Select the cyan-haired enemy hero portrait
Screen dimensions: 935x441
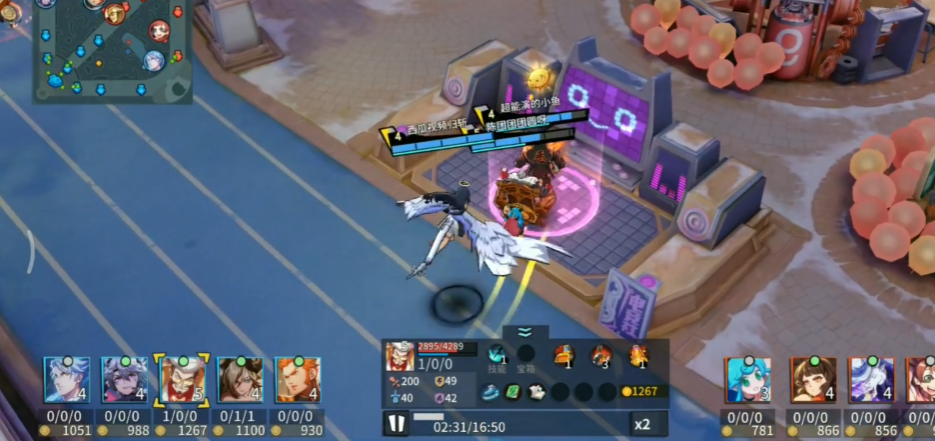tap(748, 380)
